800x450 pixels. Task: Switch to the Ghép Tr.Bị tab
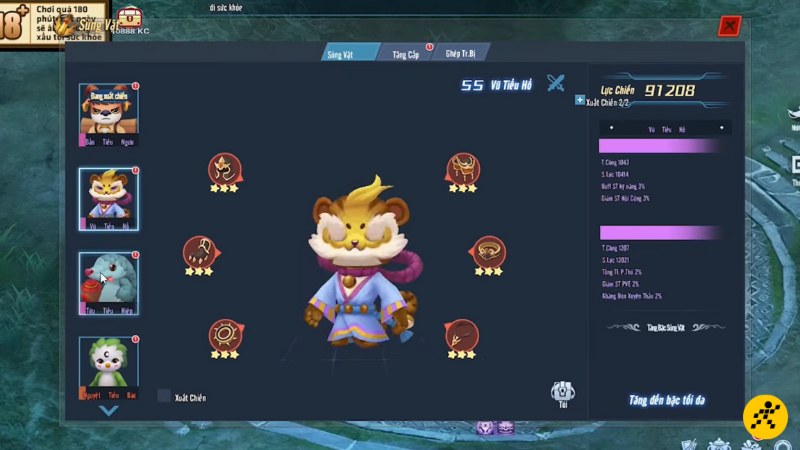tap(460, 53)
